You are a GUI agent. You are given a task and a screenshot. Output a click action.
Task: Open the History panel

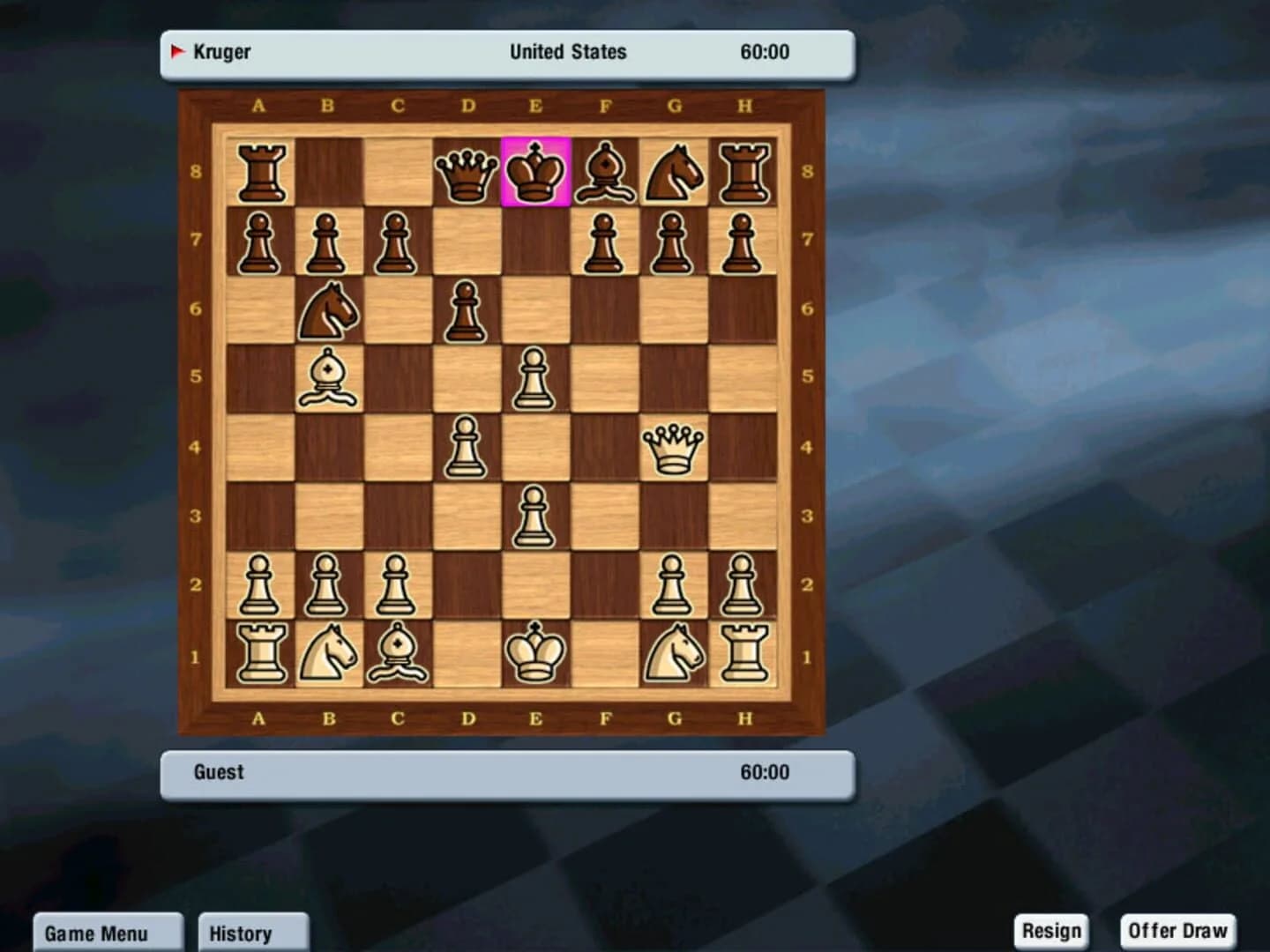click(253, 933)
